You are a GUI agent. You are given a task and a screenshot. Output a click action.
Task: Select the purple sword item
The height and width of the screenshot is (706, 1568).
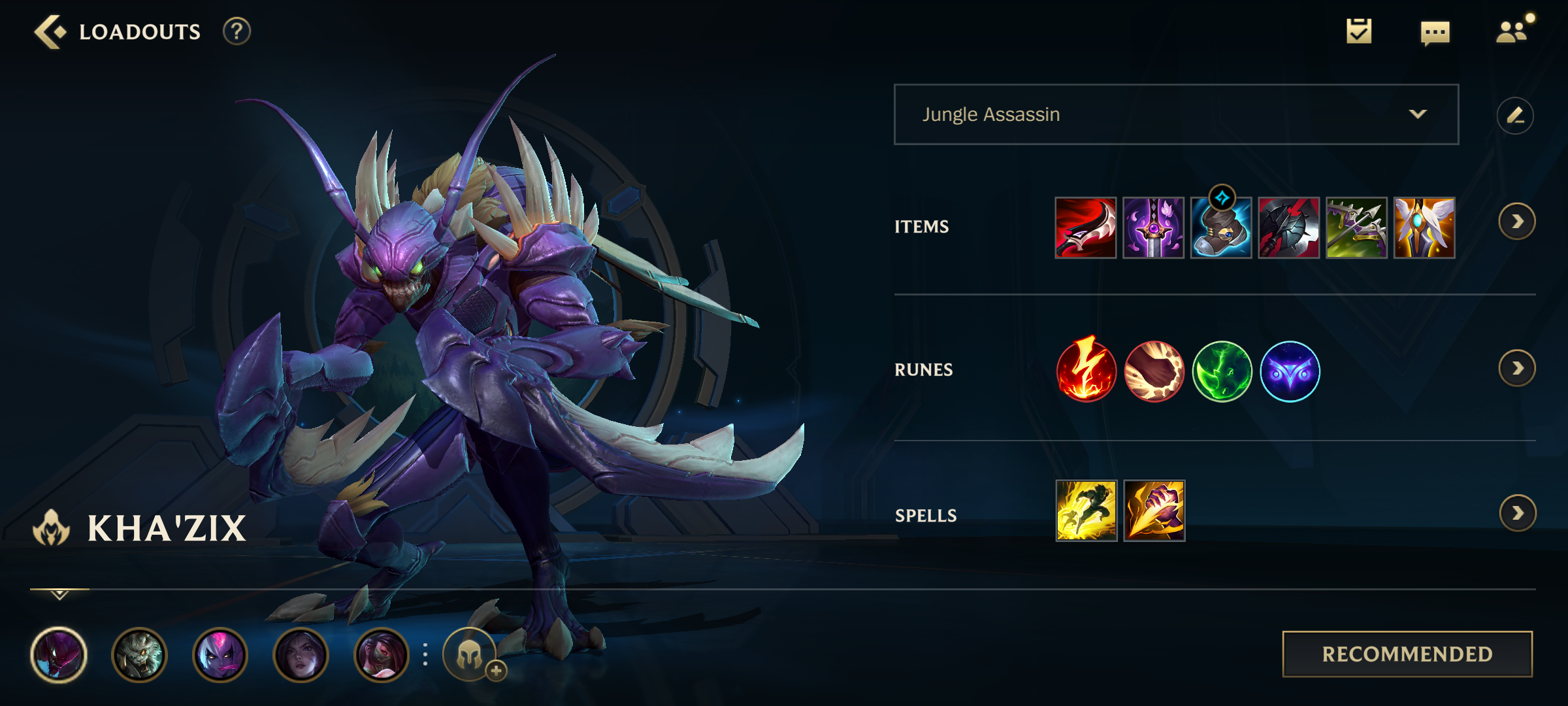[1153, 227]
